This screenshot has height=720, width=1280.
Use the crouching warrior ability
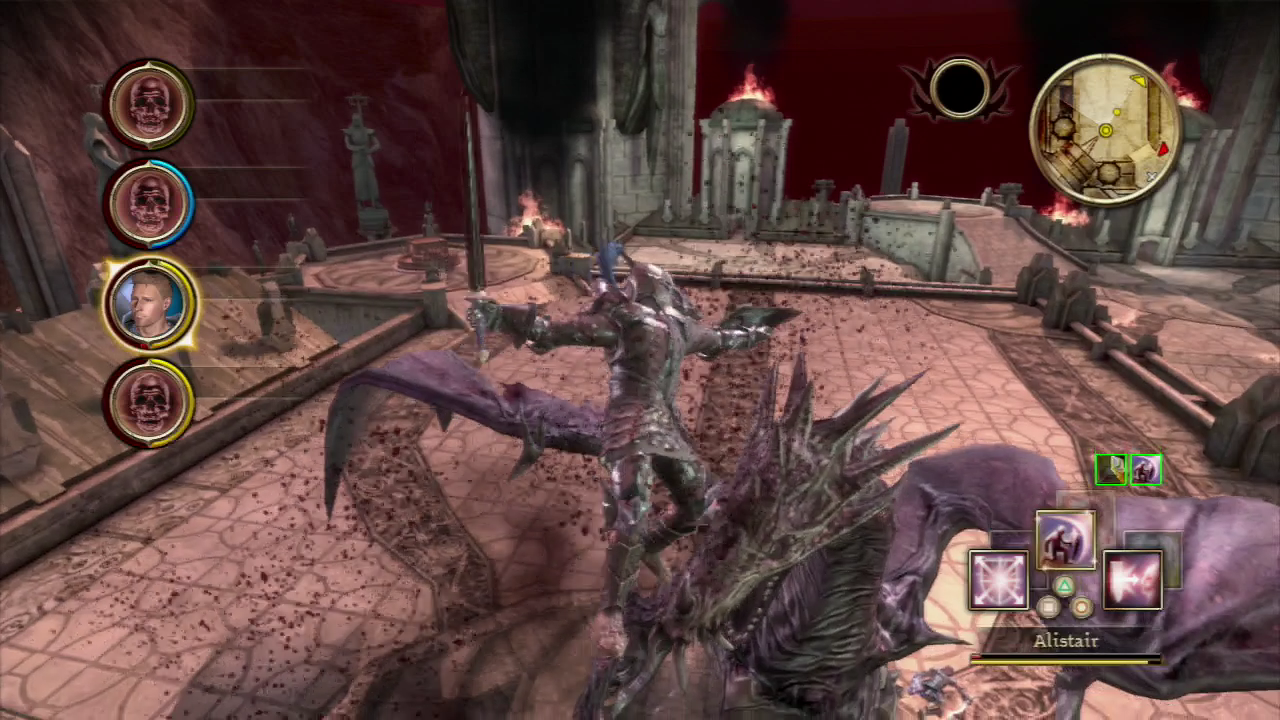(x=1065, y=540)
